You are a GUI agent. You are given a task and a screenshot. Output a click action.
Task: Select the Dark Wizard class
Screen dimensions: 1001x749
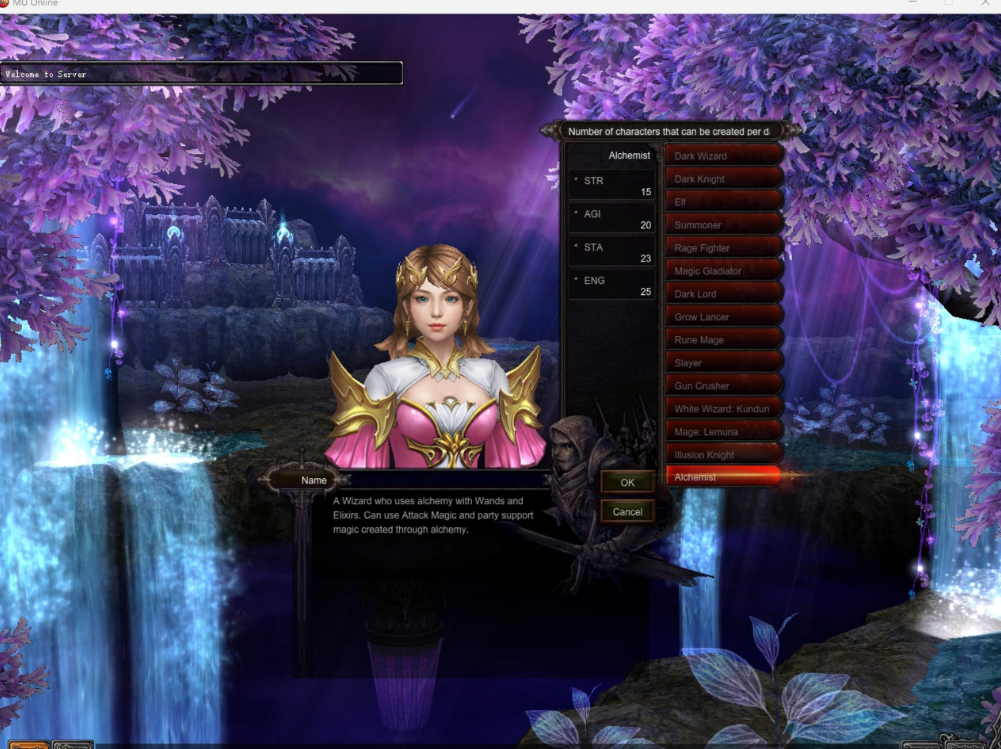pyautogui.click(x=722, y=156)
